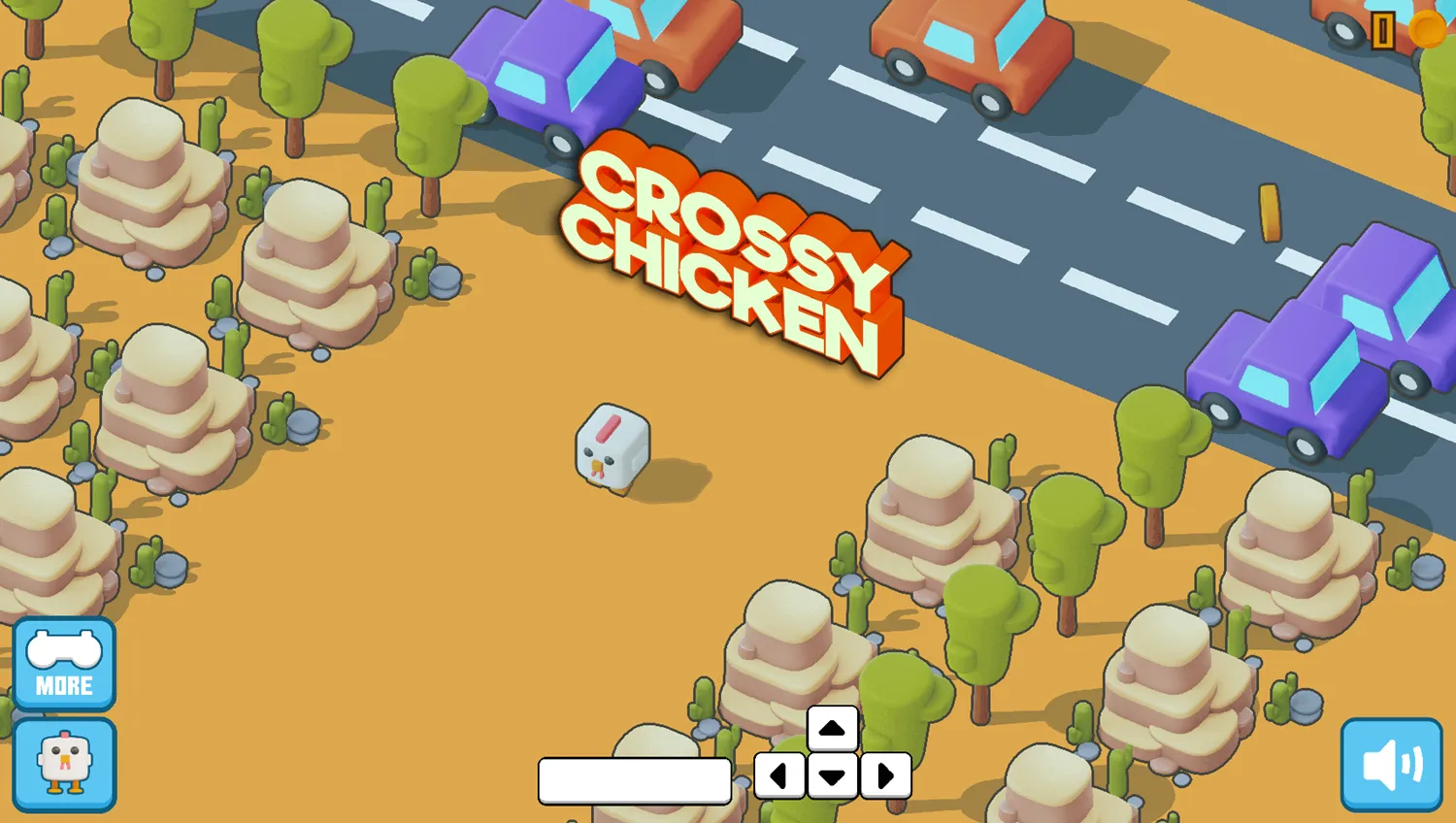The image size is (1456, 823).
Task: Open the MORE games button
Action: 64,664
